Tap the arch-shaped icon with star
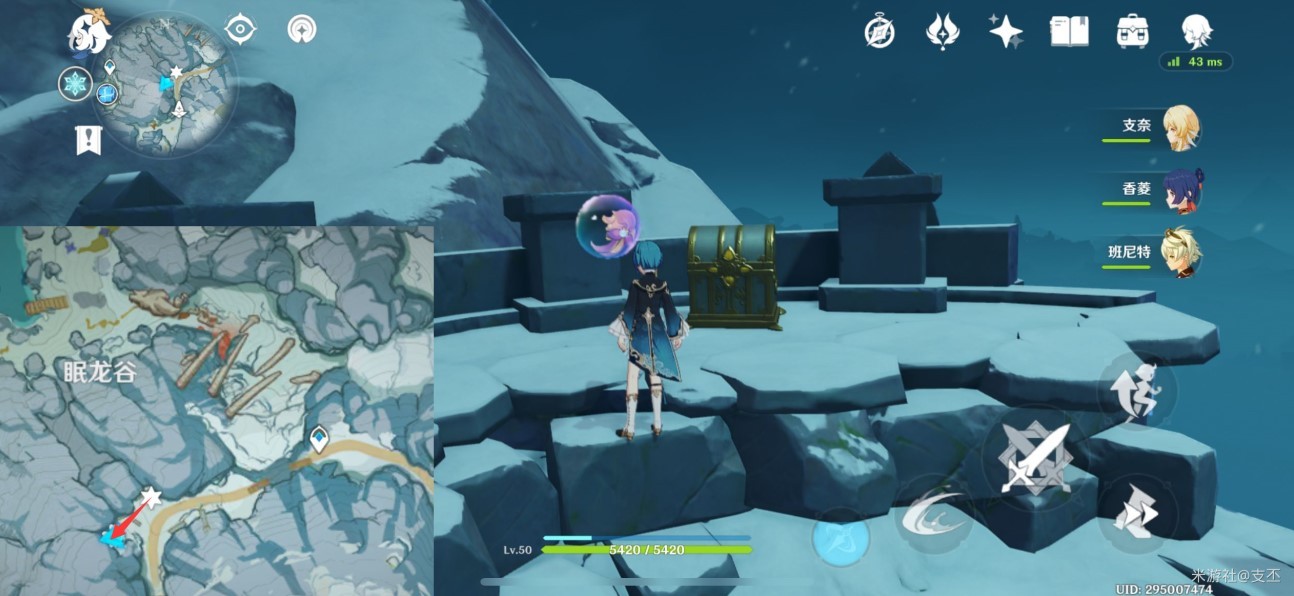Viewport: 1294px width, 596px height. 301,29
